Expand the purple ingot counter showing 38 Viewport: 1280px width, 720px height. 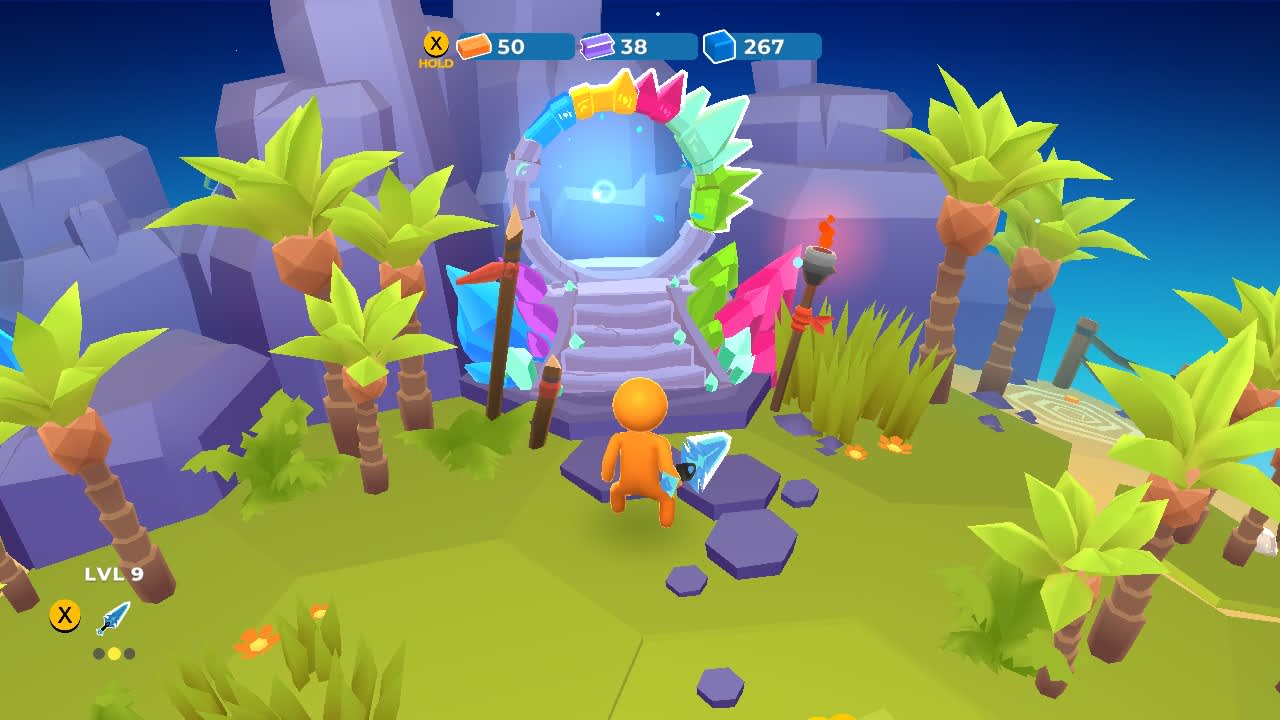[x=634, y=45]
